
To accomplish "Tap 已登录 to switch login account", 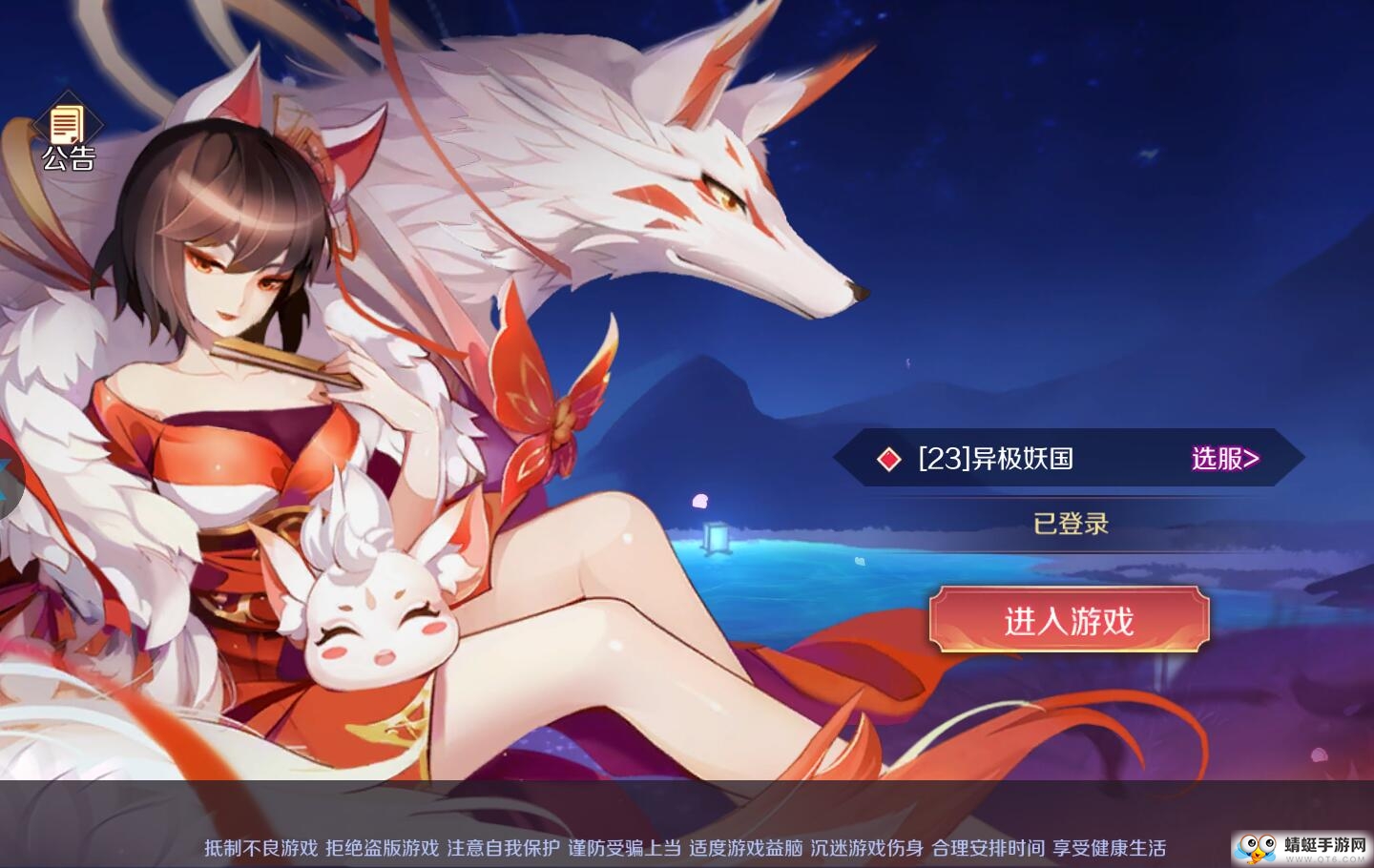I will point(1071,524).
